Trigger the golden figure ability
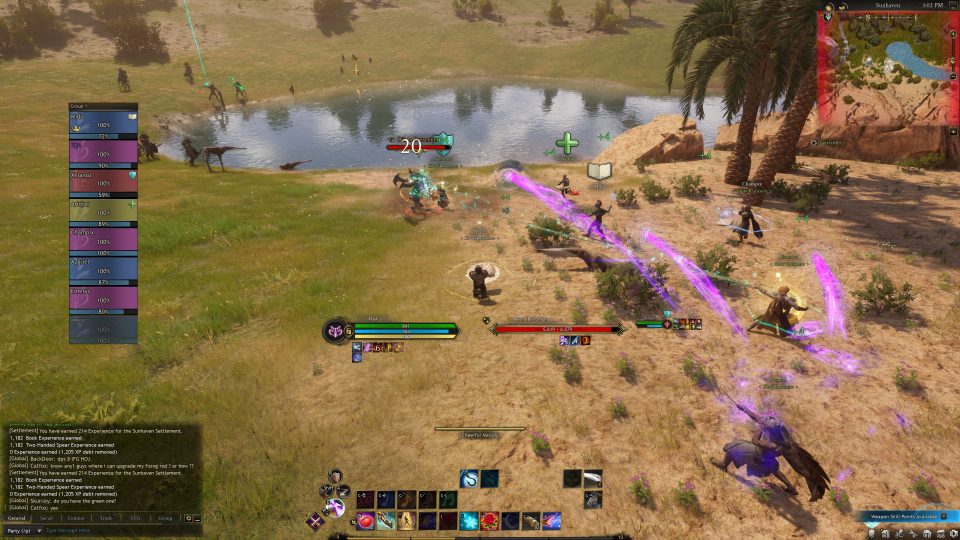Viewport: 960px width, 540px height. [x=407, y=520]
